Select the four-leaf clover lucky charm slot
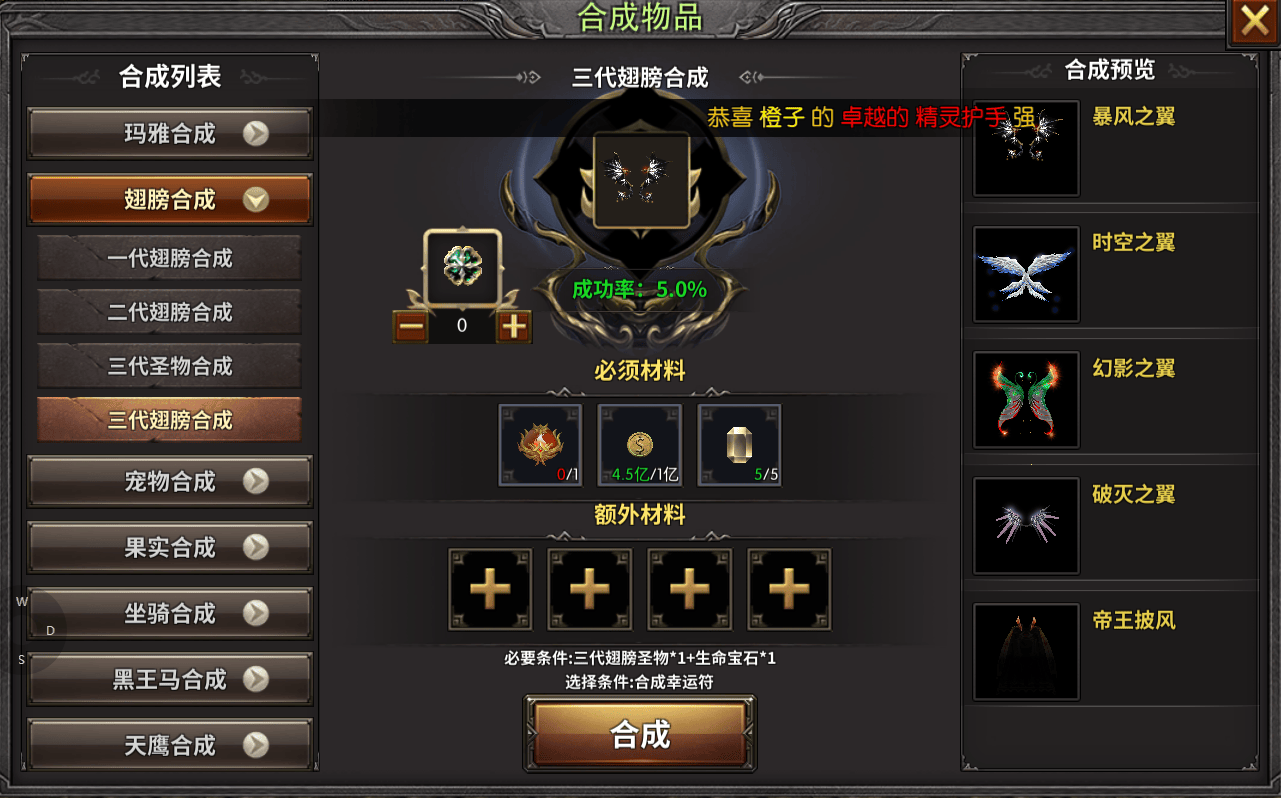The height and width of the screenshot is (798, 1281). pos(462,268)
